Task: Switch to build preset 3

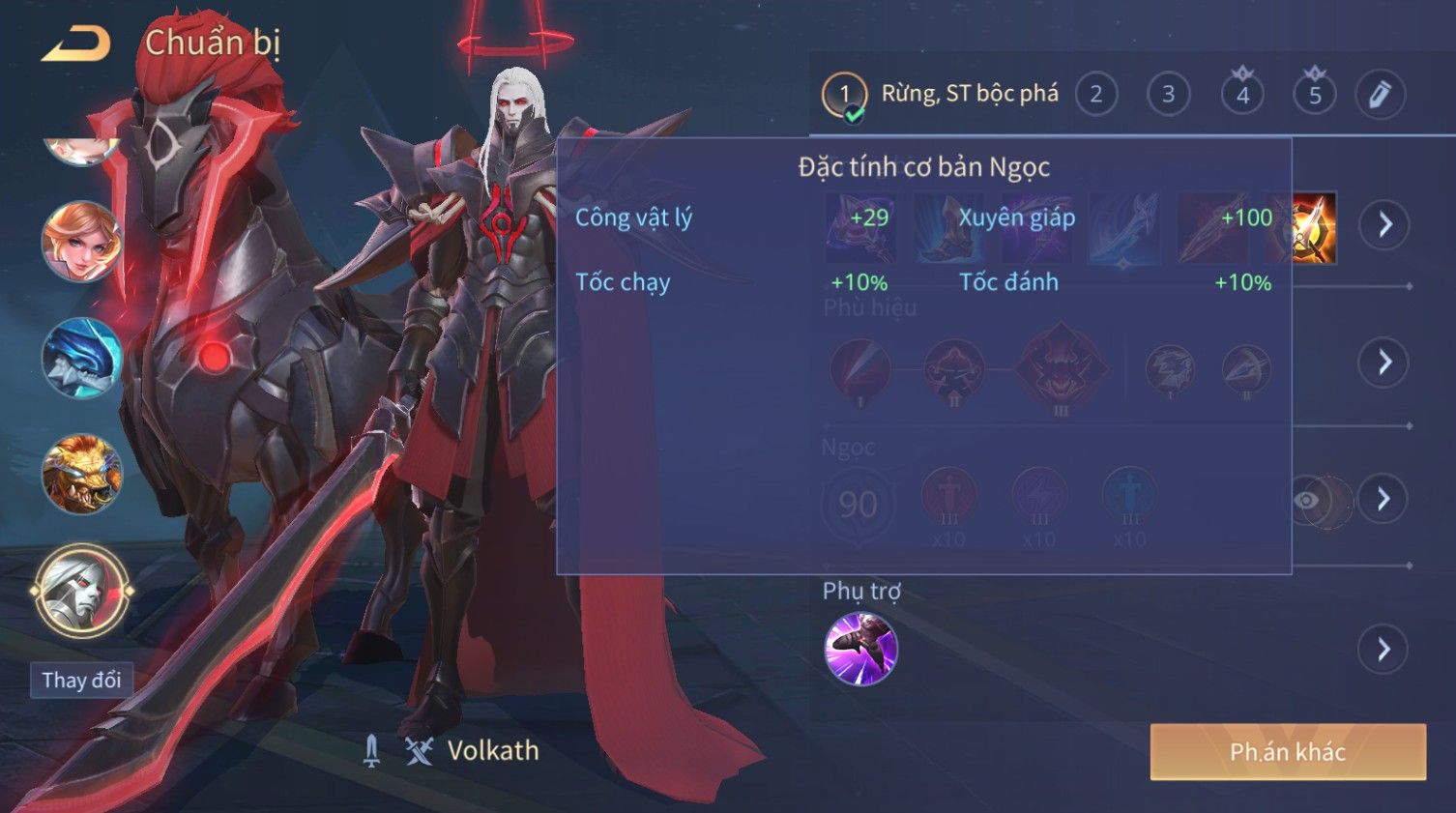Action: point(1168,95)
